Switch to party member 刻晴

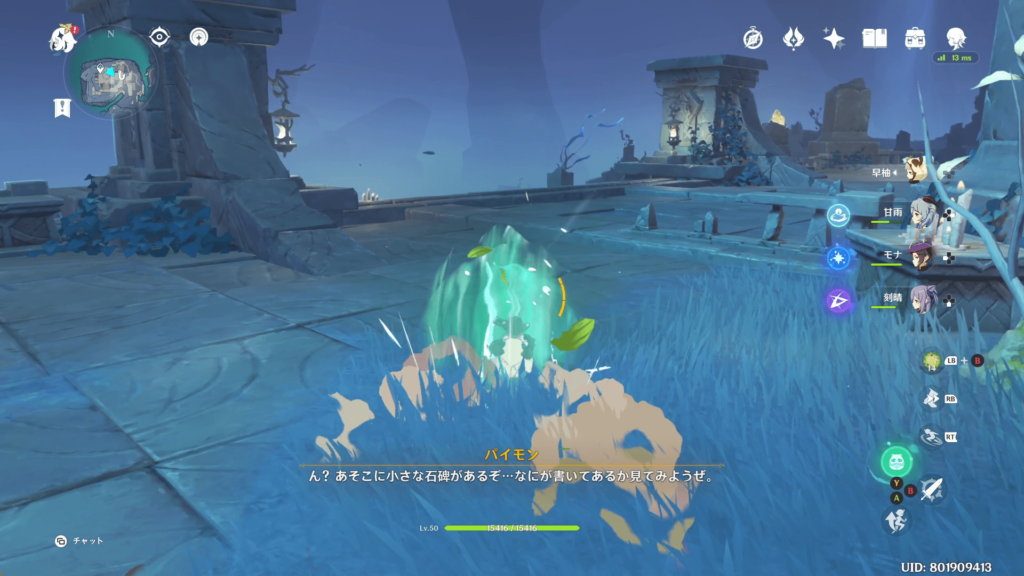[924, 299]
